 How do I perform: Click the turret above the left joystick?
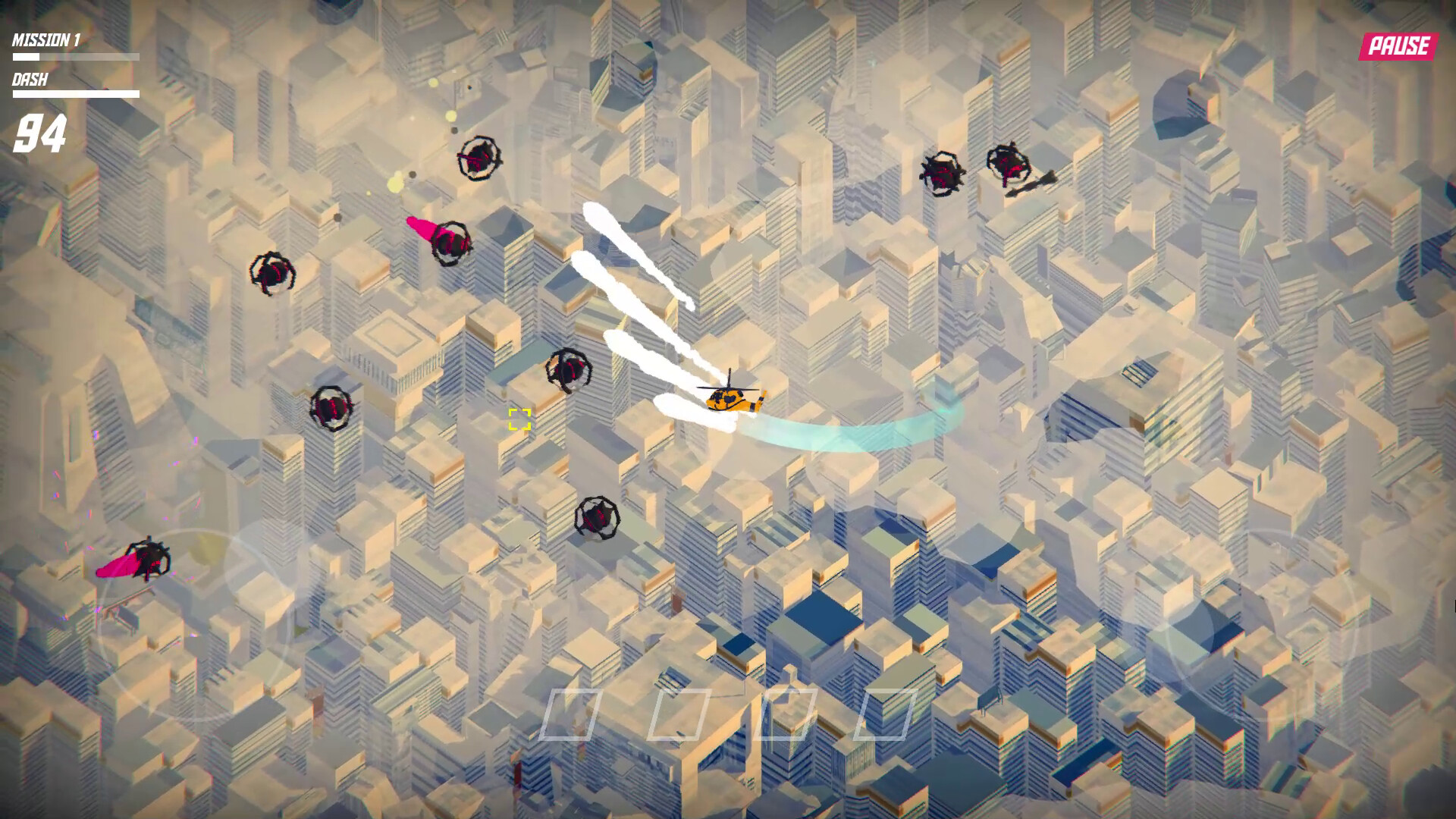(149, 557)
